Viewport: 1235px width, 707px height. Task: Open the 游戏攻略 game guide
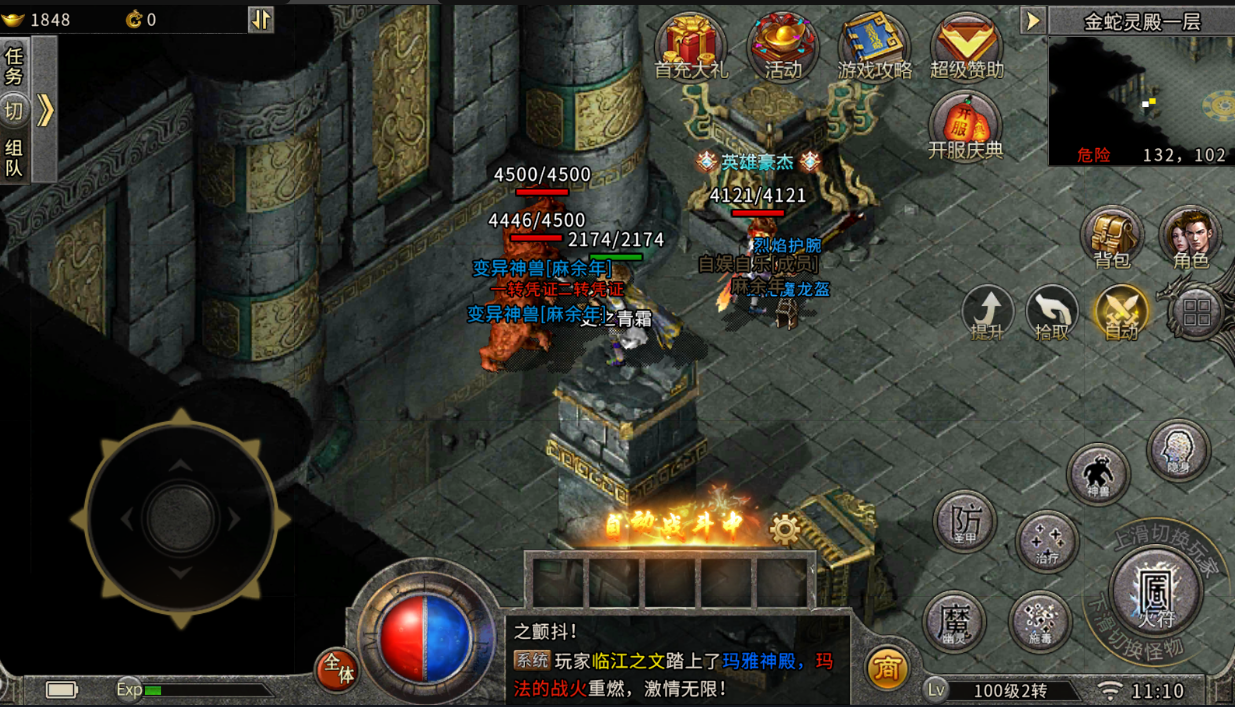point(875,46)
